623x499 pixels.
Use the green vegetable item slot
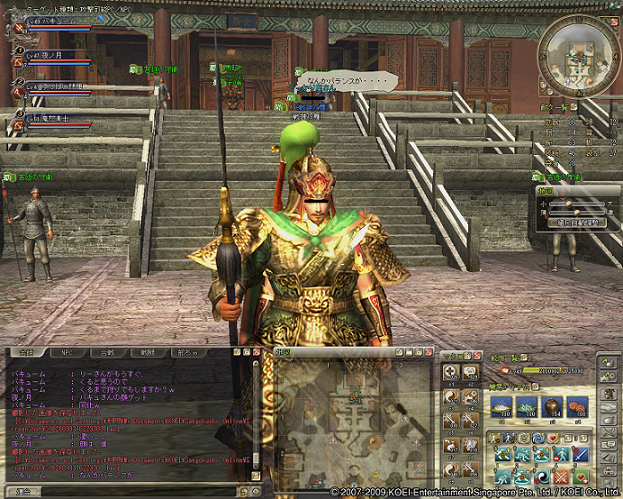click(x=525, y=406)
